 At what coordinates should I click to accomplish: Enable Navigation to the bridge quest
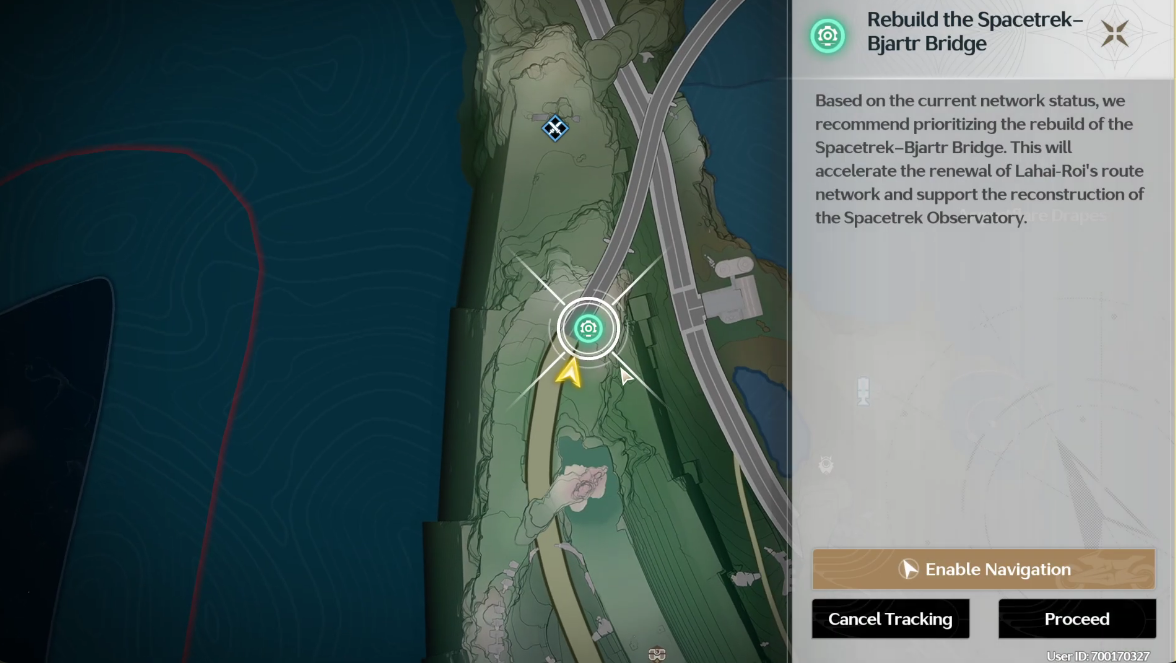[x=983, y=569]
